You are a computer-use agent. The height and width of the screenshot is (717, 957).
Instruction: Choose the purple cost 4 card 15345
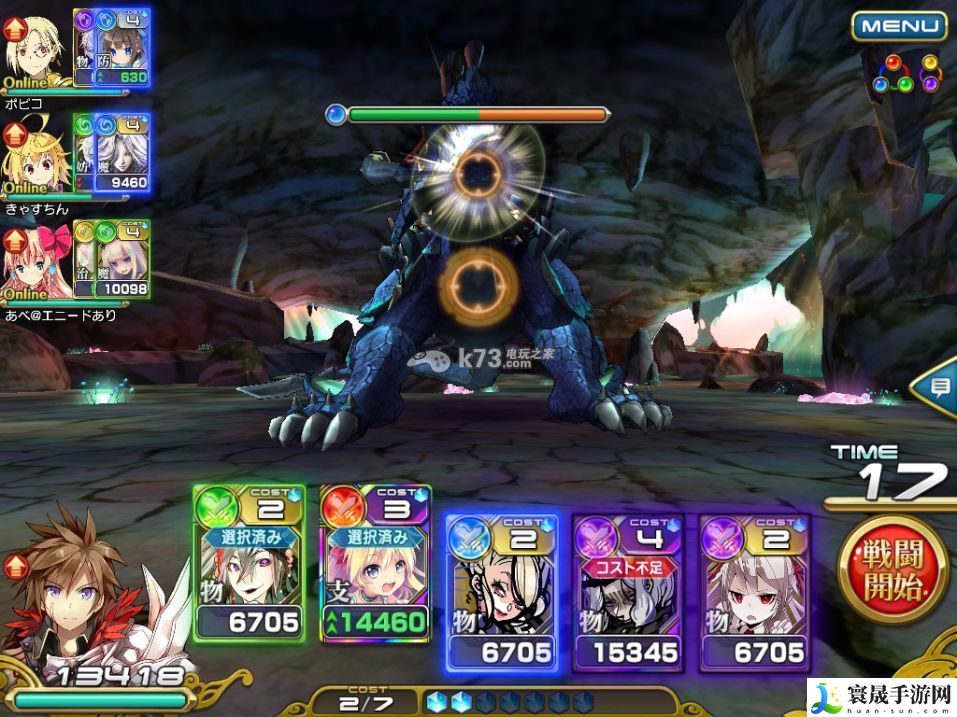(628, 591)
